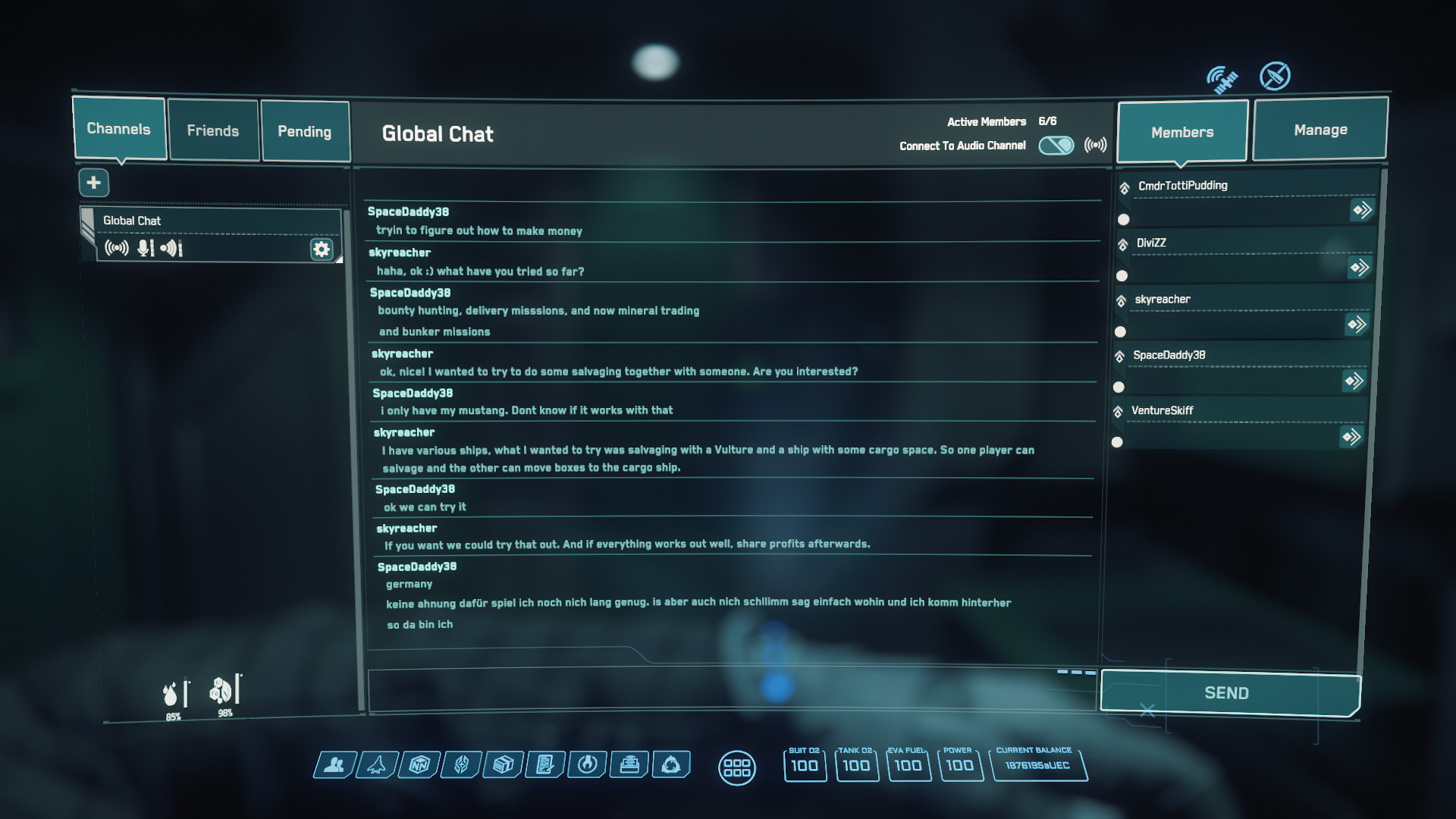This screenshot has width=1456, height=819.
Task: Mute the microphone in the Global Chat channel
Action: (x=143, y=248)
